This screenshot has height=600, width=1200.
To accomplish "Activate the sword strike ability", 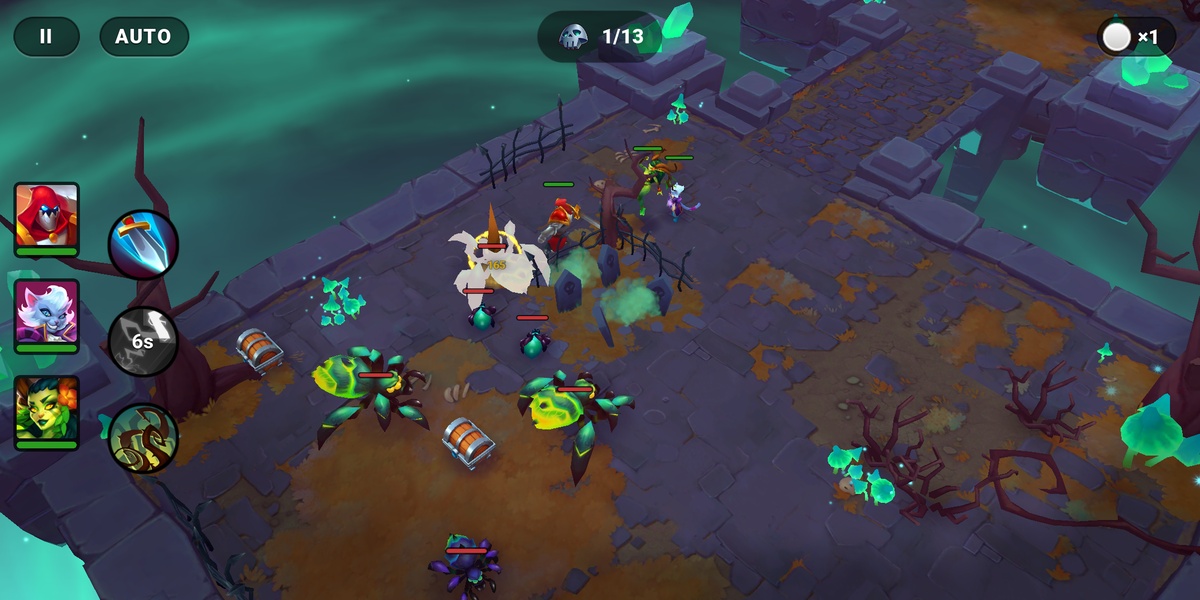I will pyautogui.click(x=143, y=244).
